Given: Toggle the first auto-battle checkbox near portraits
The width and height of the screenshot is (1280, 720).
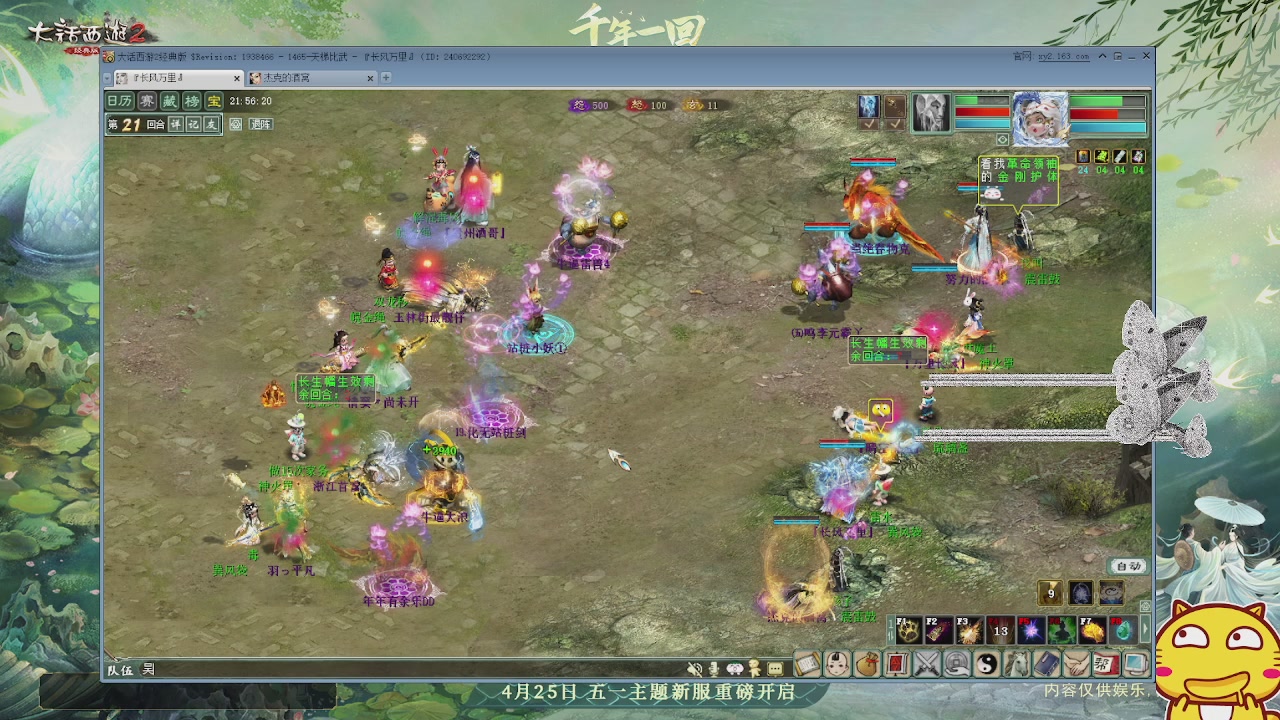Looking at the screenshot, I should coord(867,124).
